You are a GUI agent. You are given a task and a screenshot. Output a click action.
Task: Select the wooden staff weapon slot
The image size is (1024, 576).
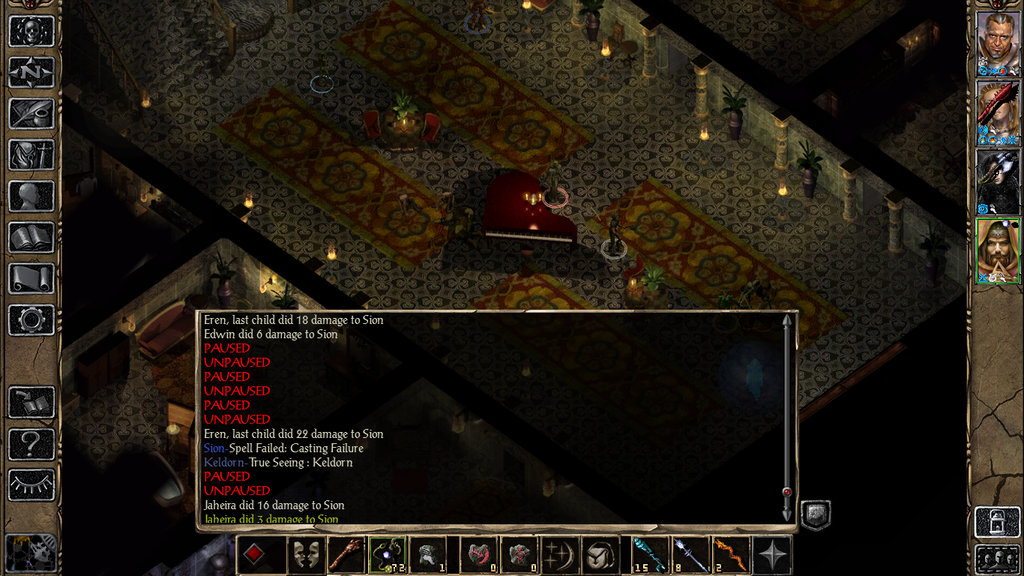pyautogui.click(x=347, y=555)
